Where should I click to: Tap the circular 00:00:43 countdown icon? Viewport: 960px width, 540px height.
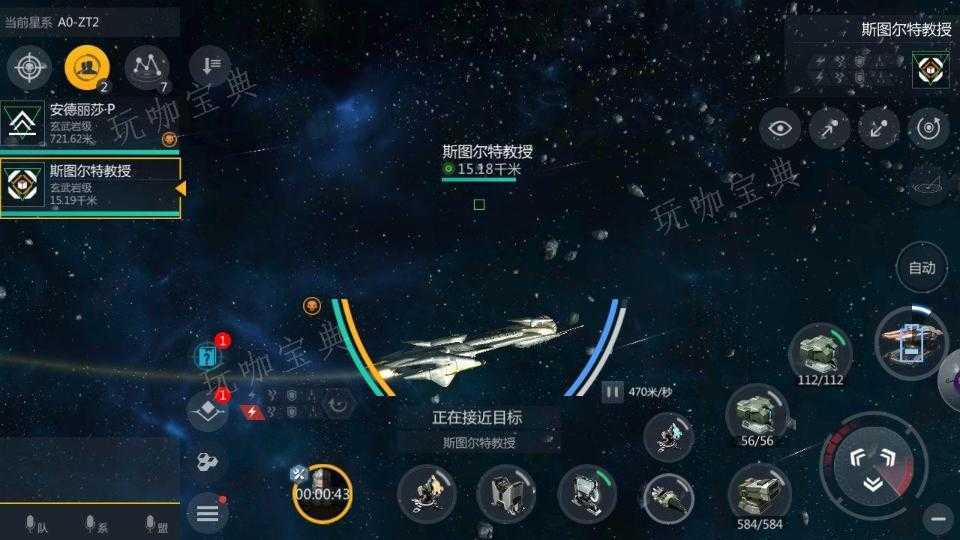coord(322,492)
